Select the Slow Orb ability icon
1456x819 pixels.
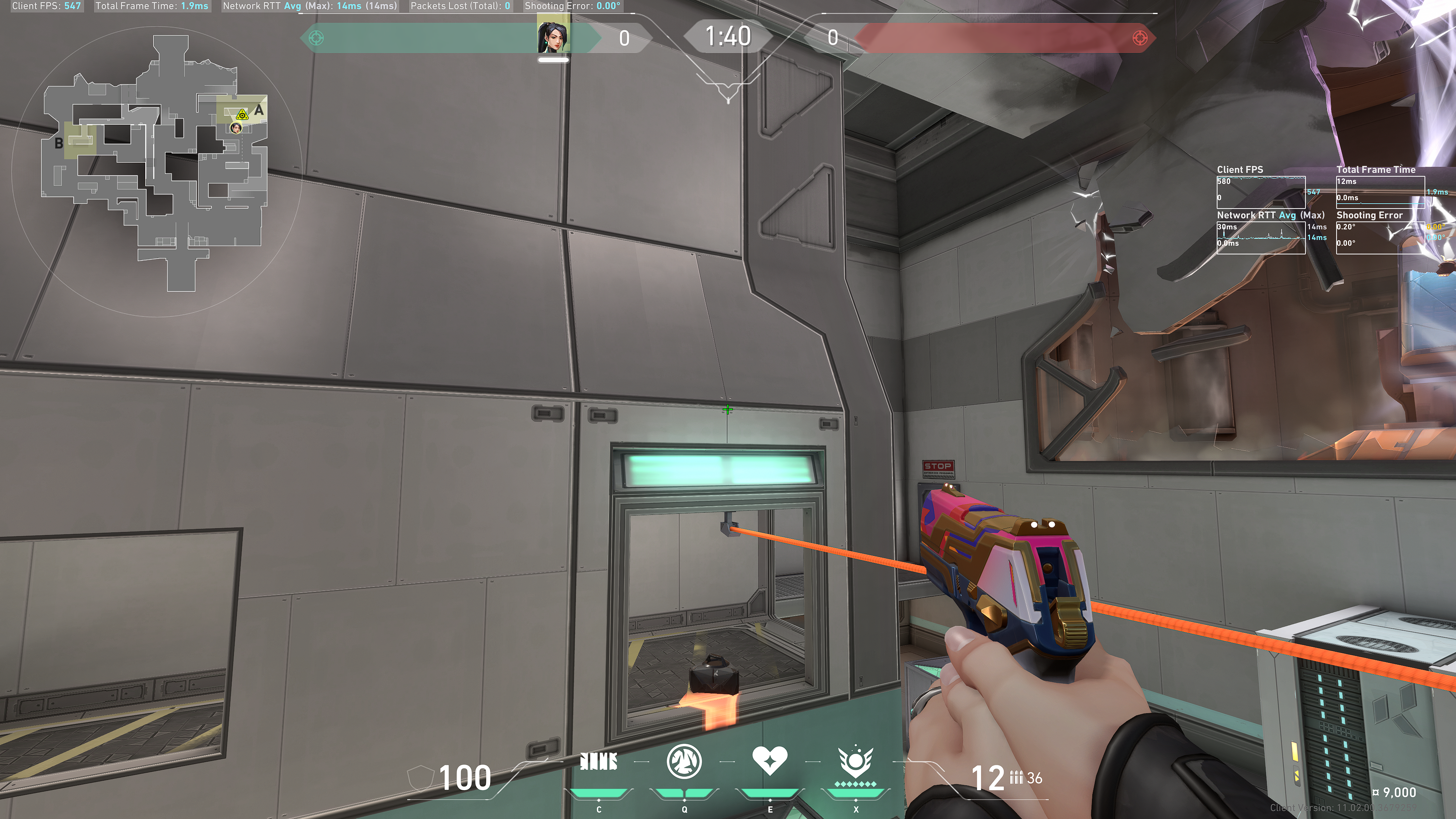(684, 761)
